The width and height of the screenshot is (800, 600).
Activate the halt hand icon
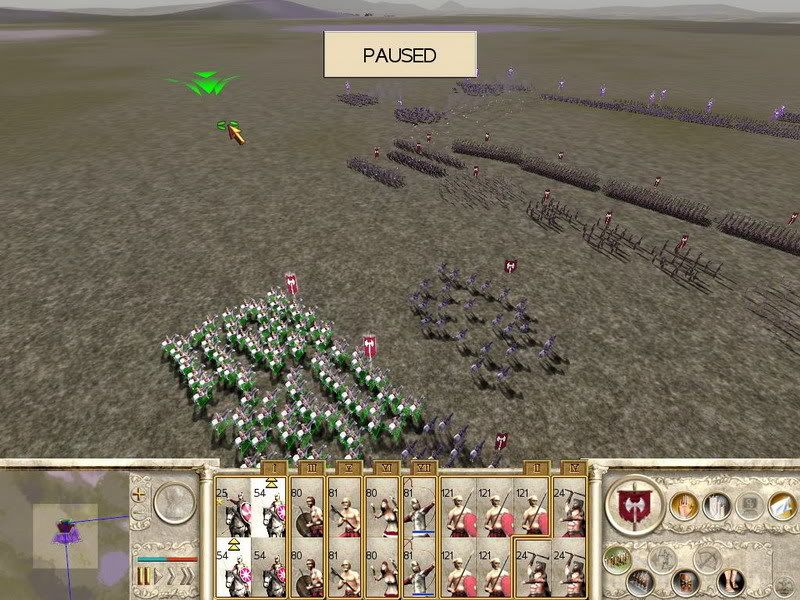pyautogui.click(x=684, y=505)
